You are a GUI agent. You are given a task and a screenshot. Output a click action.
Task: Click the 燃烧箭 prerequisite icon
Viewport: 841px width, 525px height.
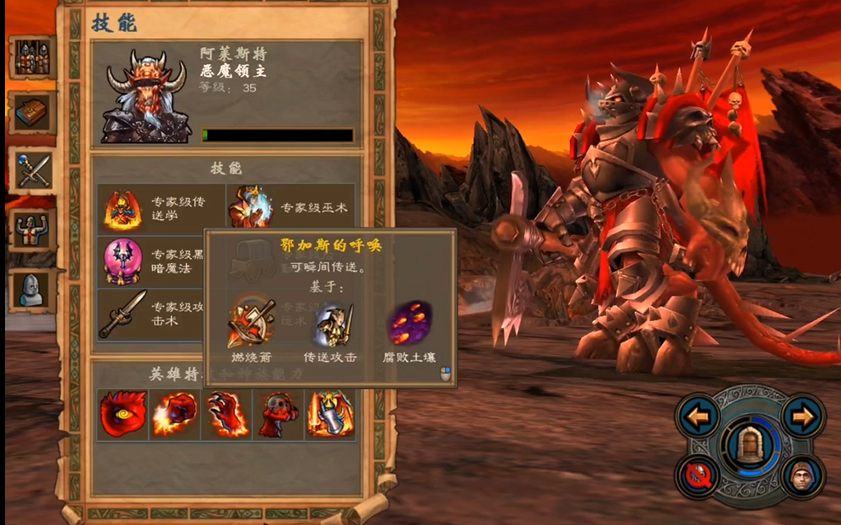click(250, 322)
